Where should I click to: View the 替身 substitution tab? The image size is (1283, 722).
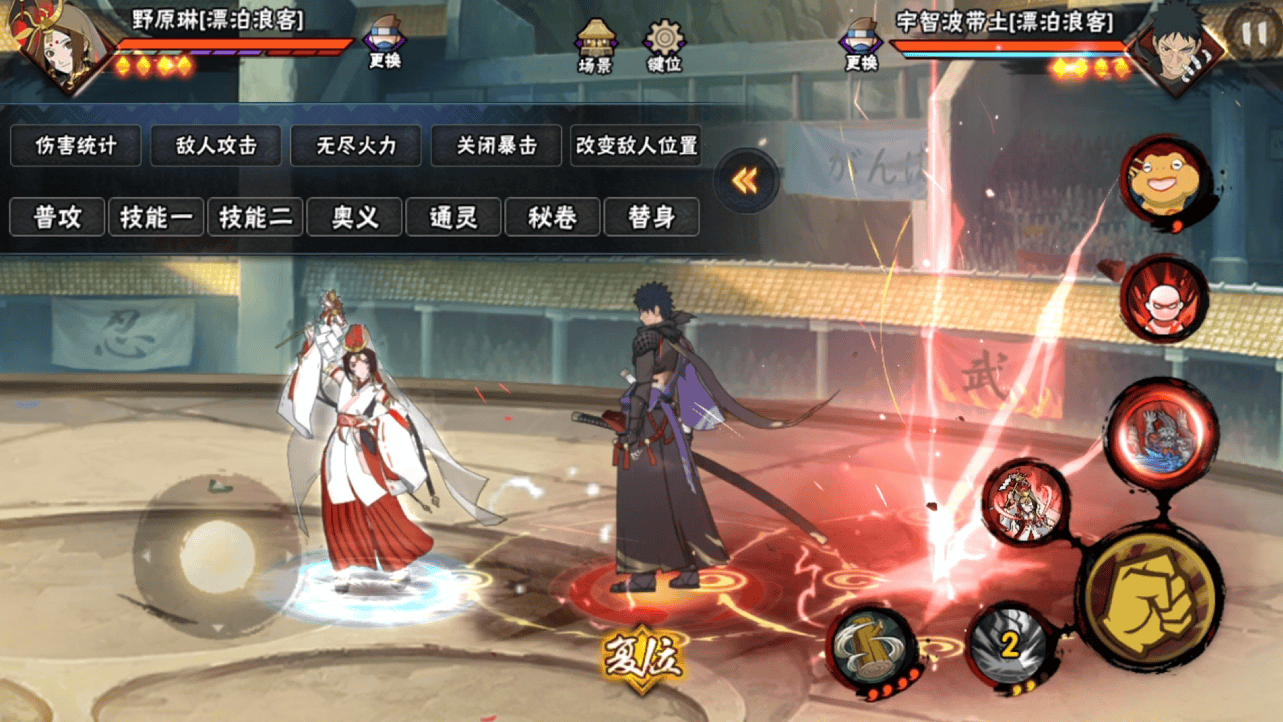pos(651,217)
